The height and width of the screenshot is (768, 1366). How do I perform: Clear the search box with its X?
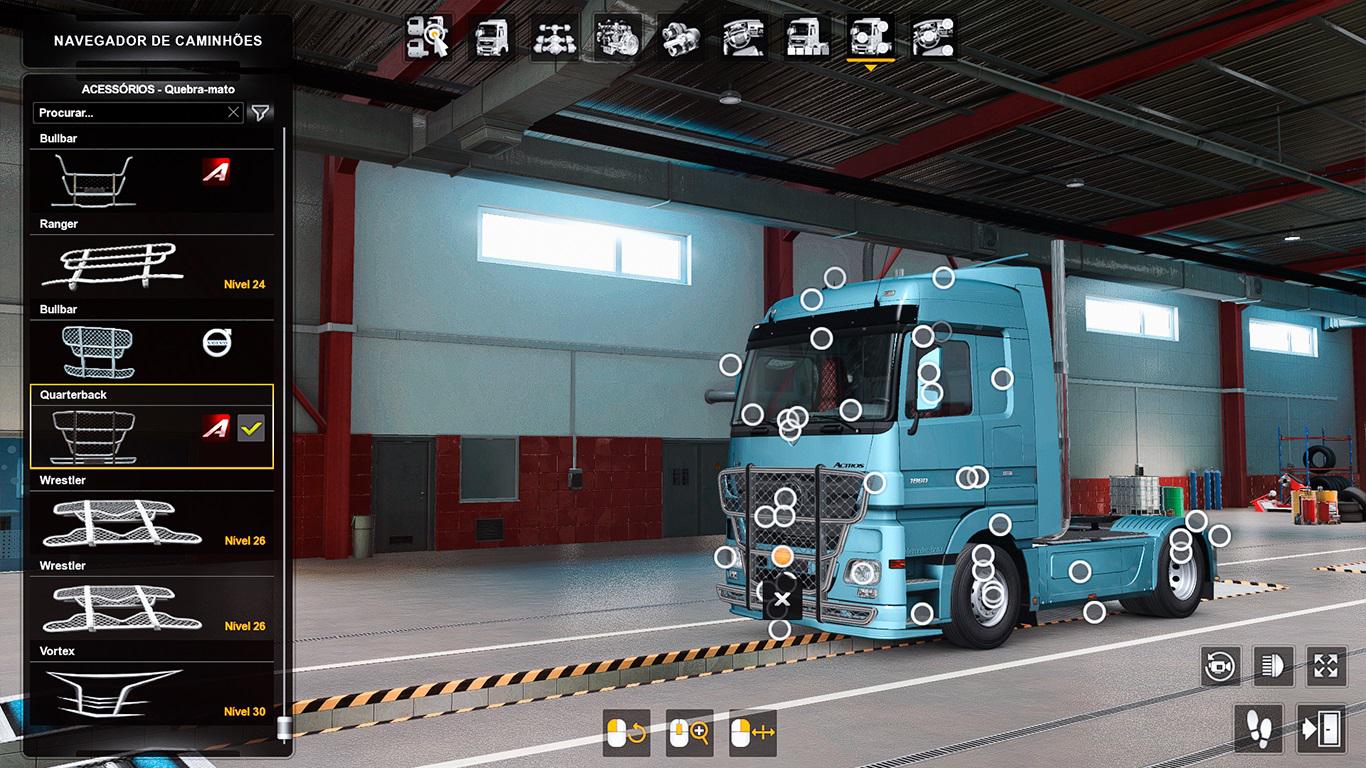pos(233,113)
